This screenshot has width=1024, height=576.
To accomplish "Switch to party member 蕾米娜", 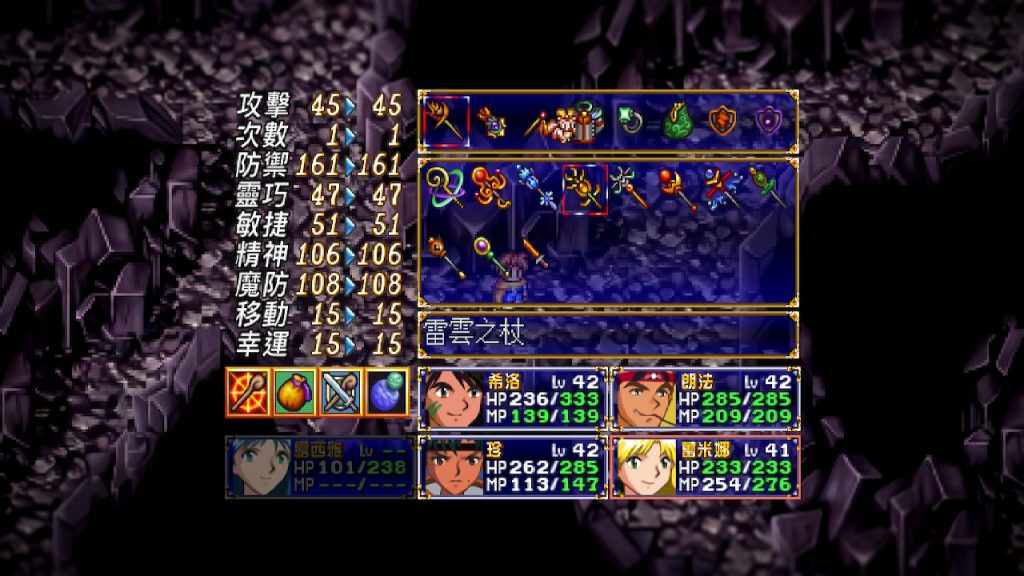I will (x=705, y=466).
